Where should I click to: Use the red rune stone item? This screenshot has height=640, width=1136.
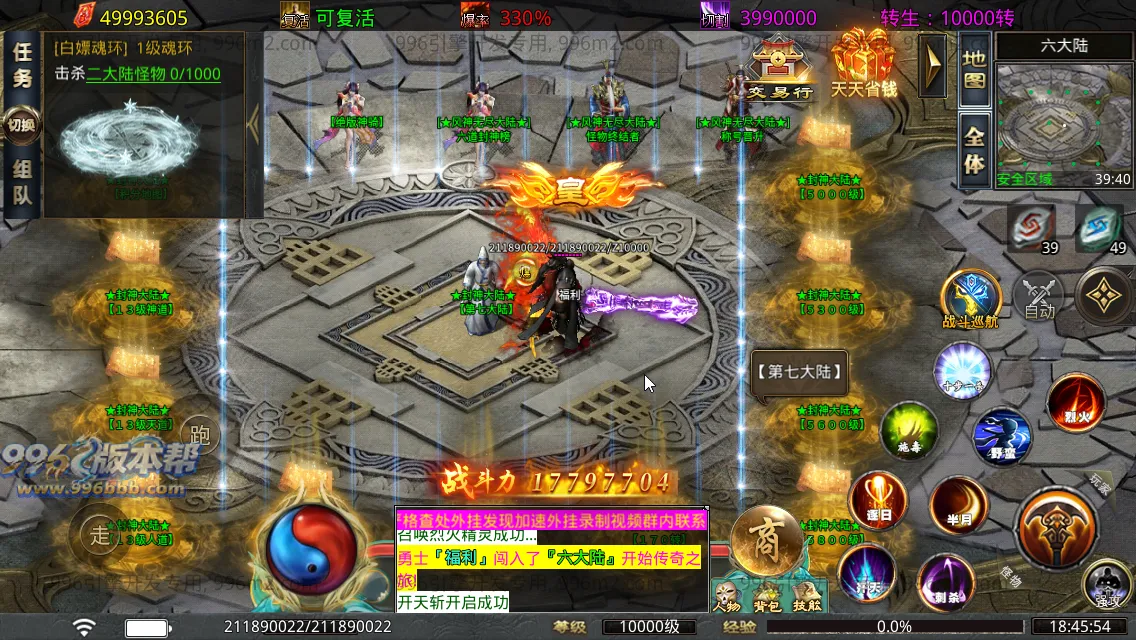(1030, 228)
